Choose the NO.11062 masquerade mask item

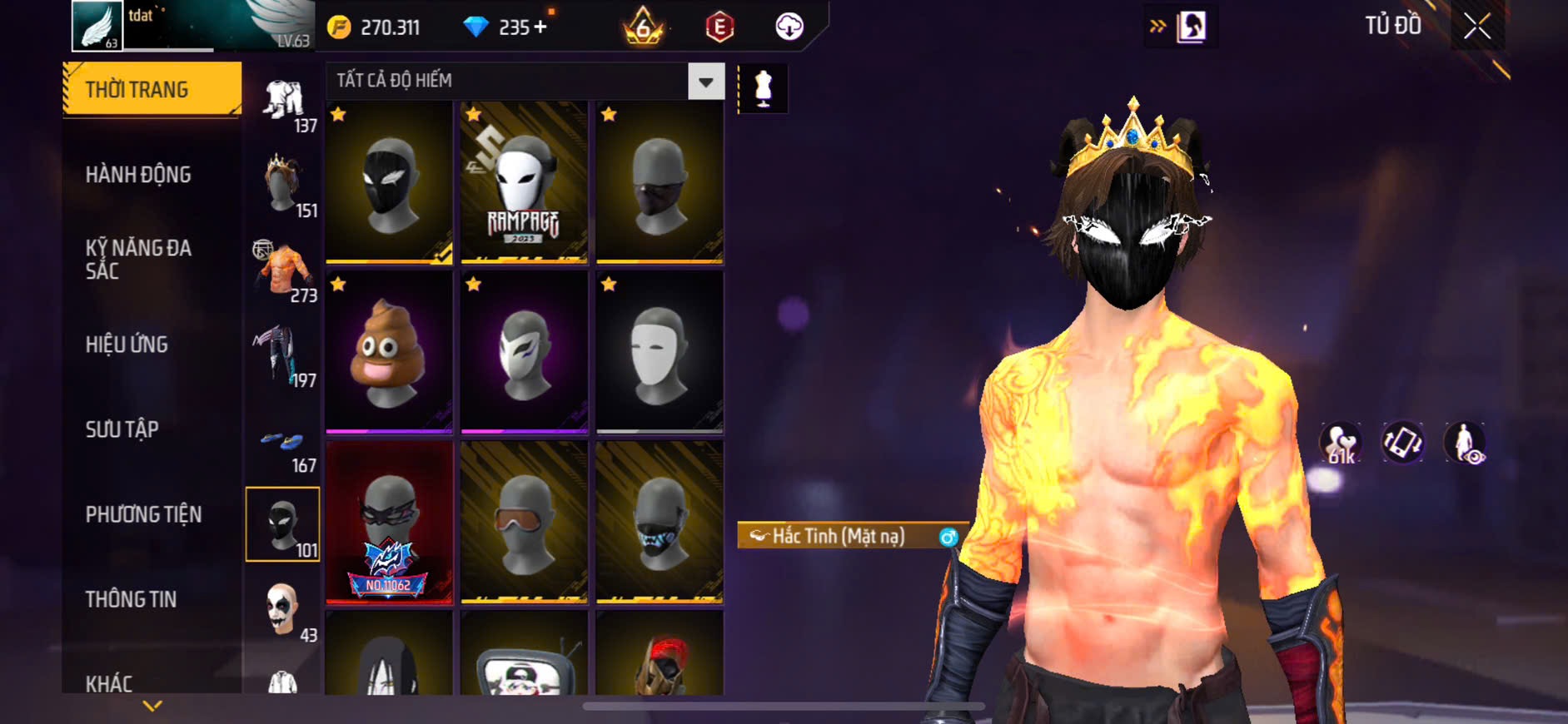(x=389, y=522)
